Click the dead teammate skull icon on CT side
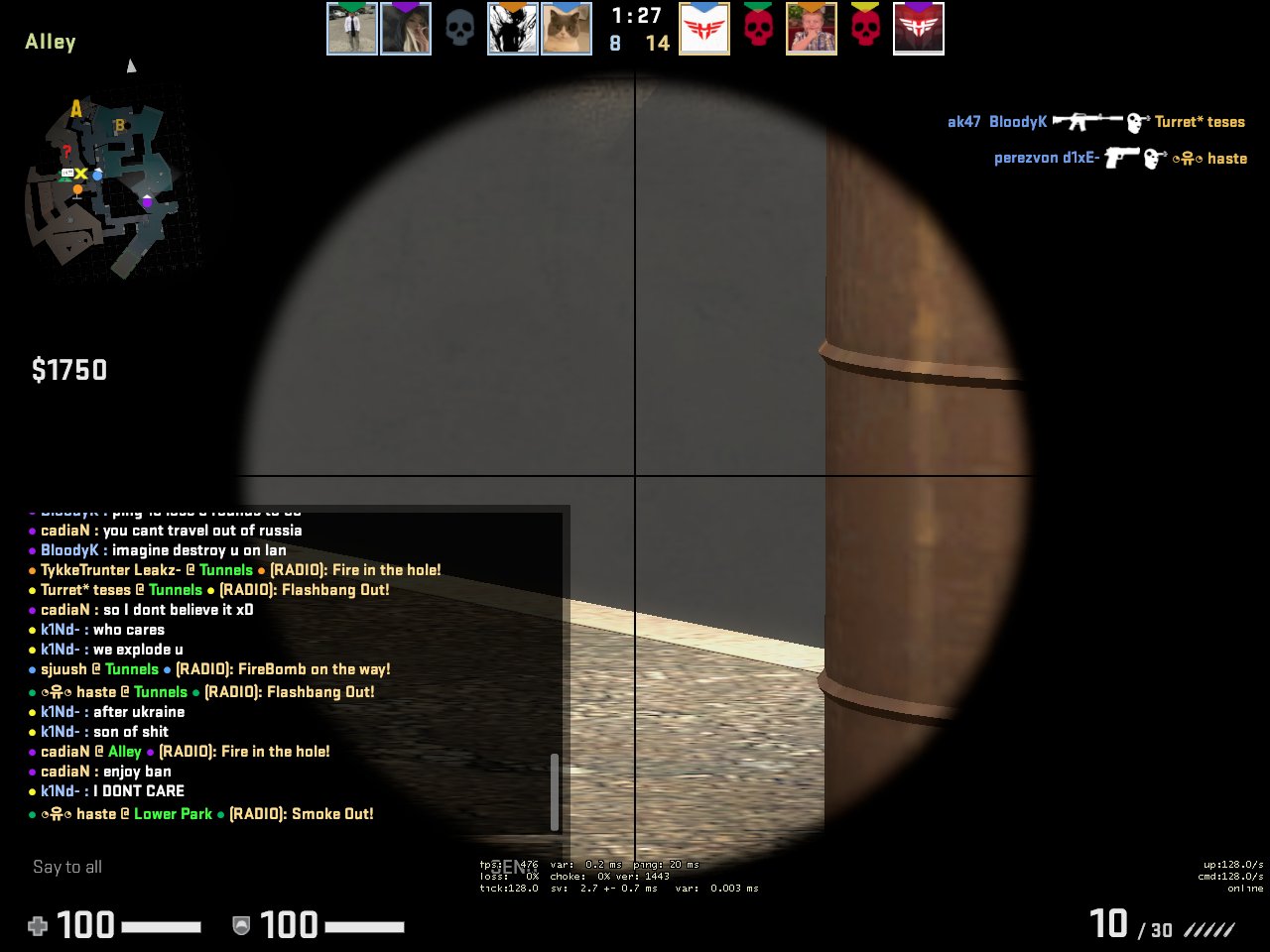 pos(459,28)
